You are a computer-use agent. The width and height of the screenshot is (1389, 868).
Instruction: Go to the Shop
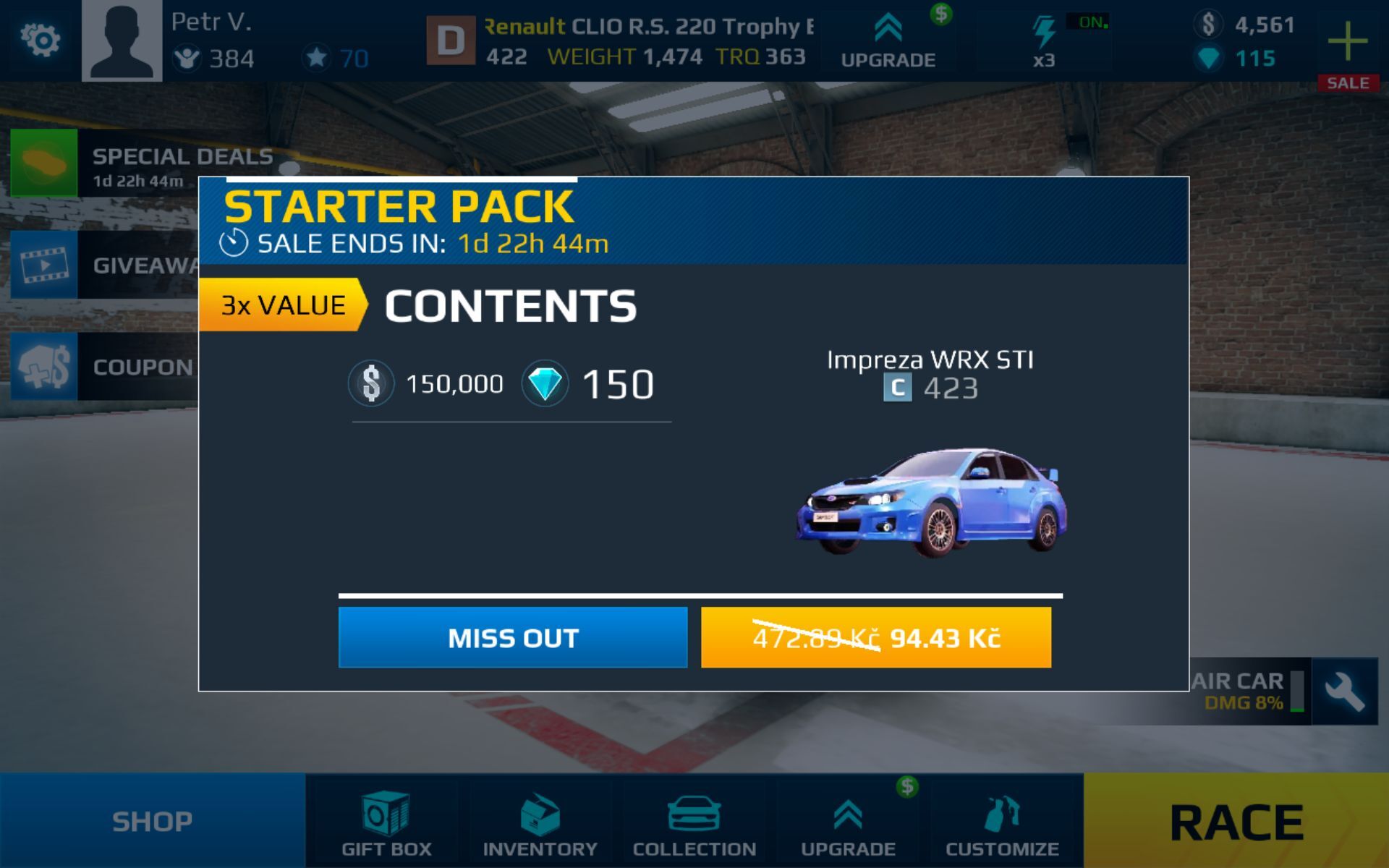[152, 821]
